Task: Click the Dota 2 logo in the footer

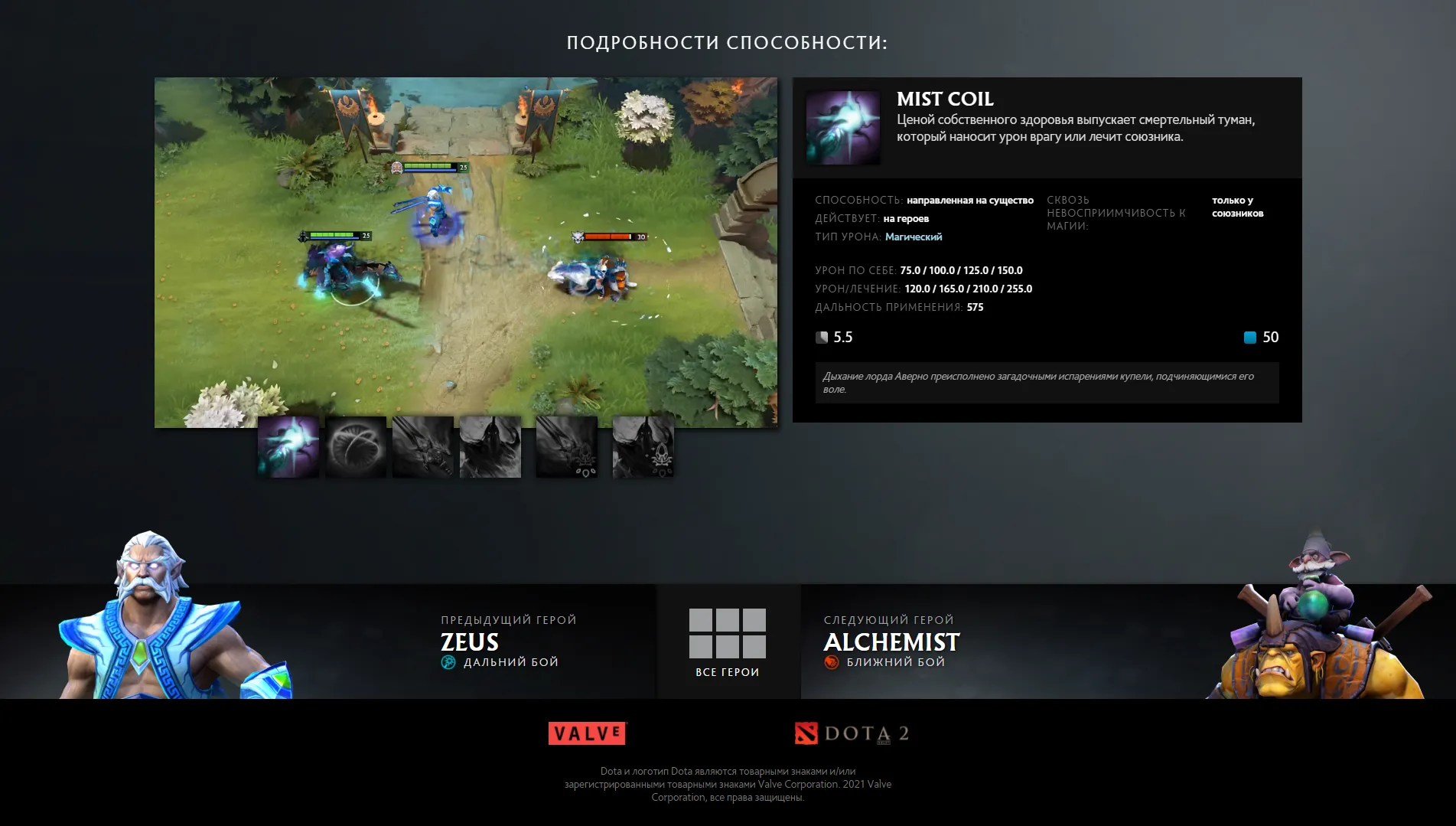Action: click(852, 733)
